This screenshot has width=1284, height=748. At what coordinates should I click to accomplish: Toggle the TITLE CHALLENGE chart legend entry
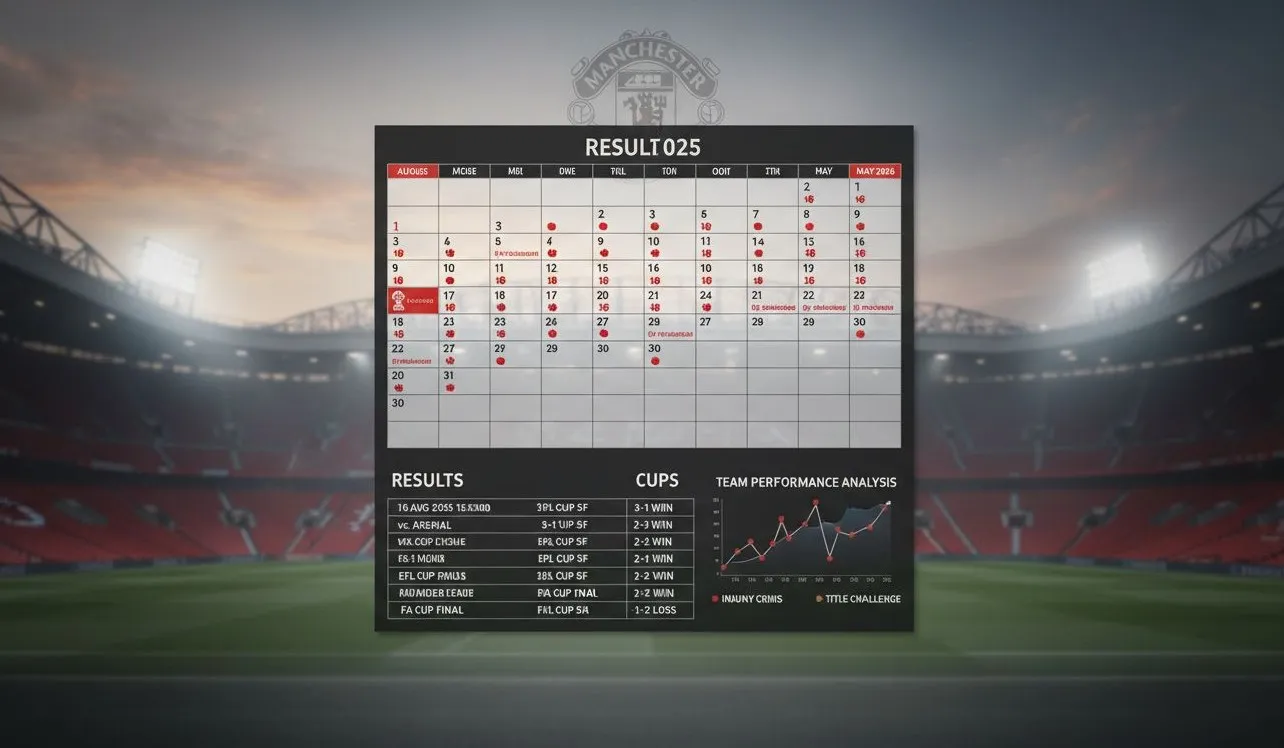[857, 599]
